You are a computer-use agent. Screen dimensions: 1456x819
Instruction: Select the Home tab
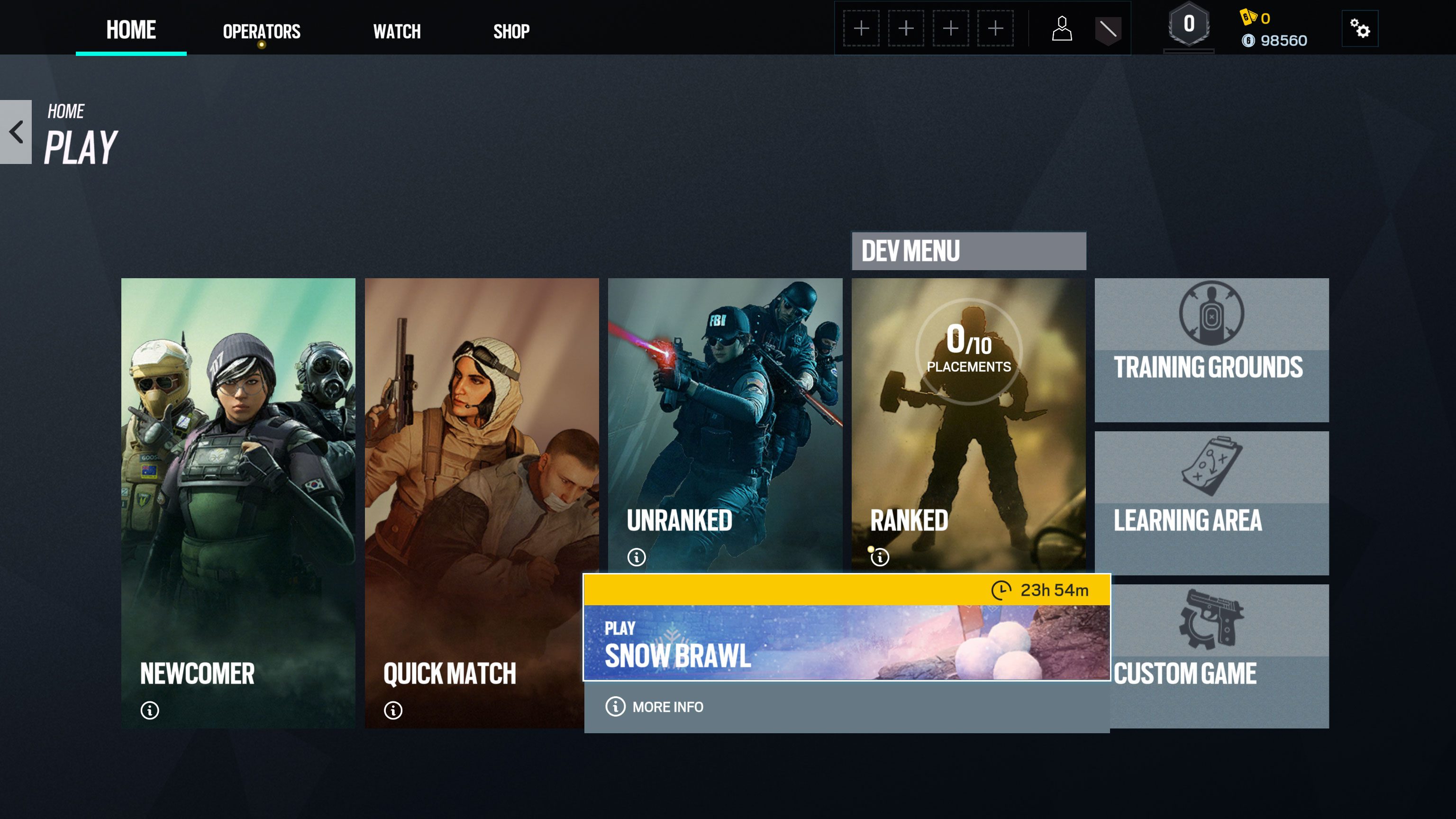131,30
